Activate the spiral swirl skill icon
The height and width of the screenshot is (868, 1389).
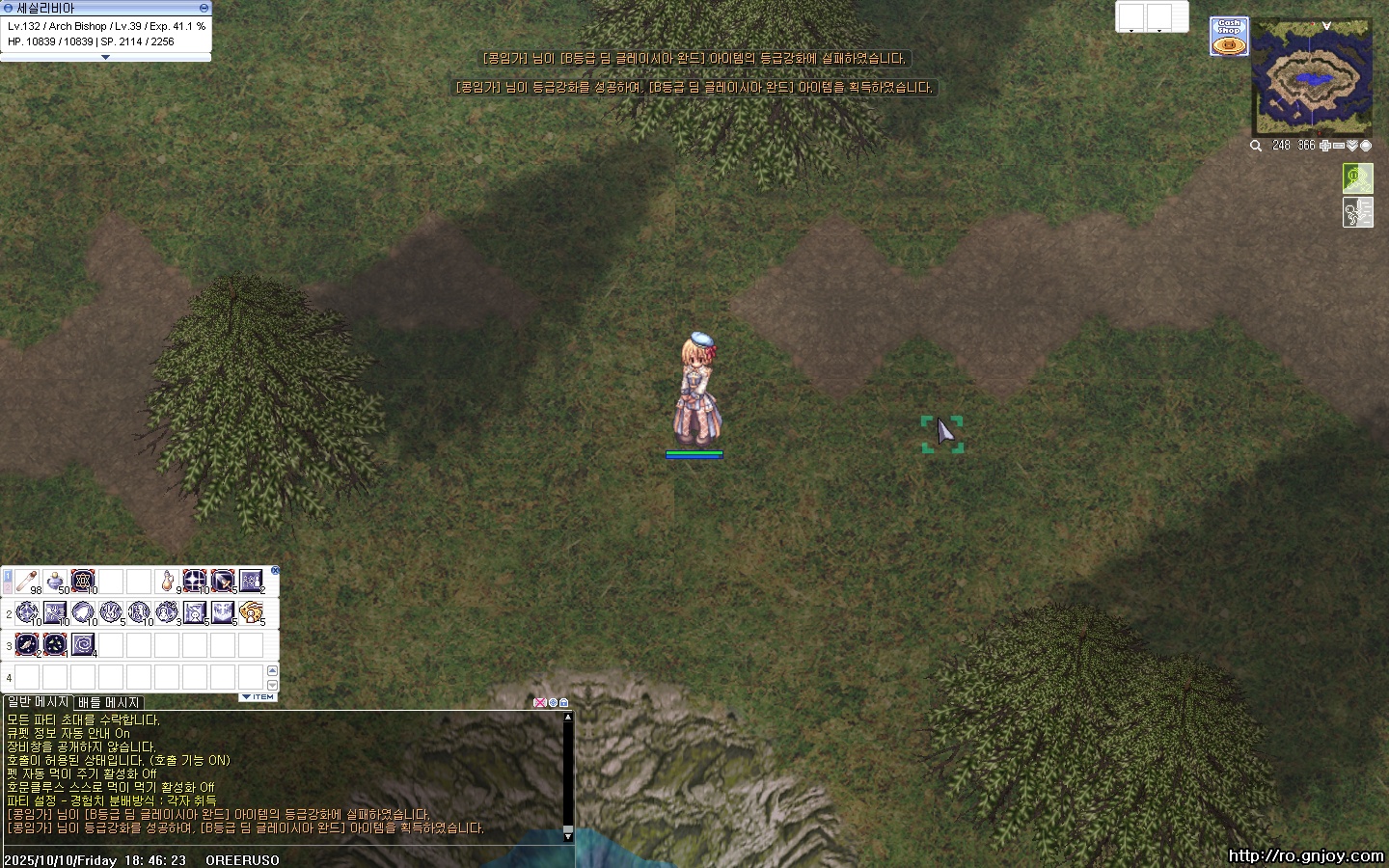pos(83,643)
